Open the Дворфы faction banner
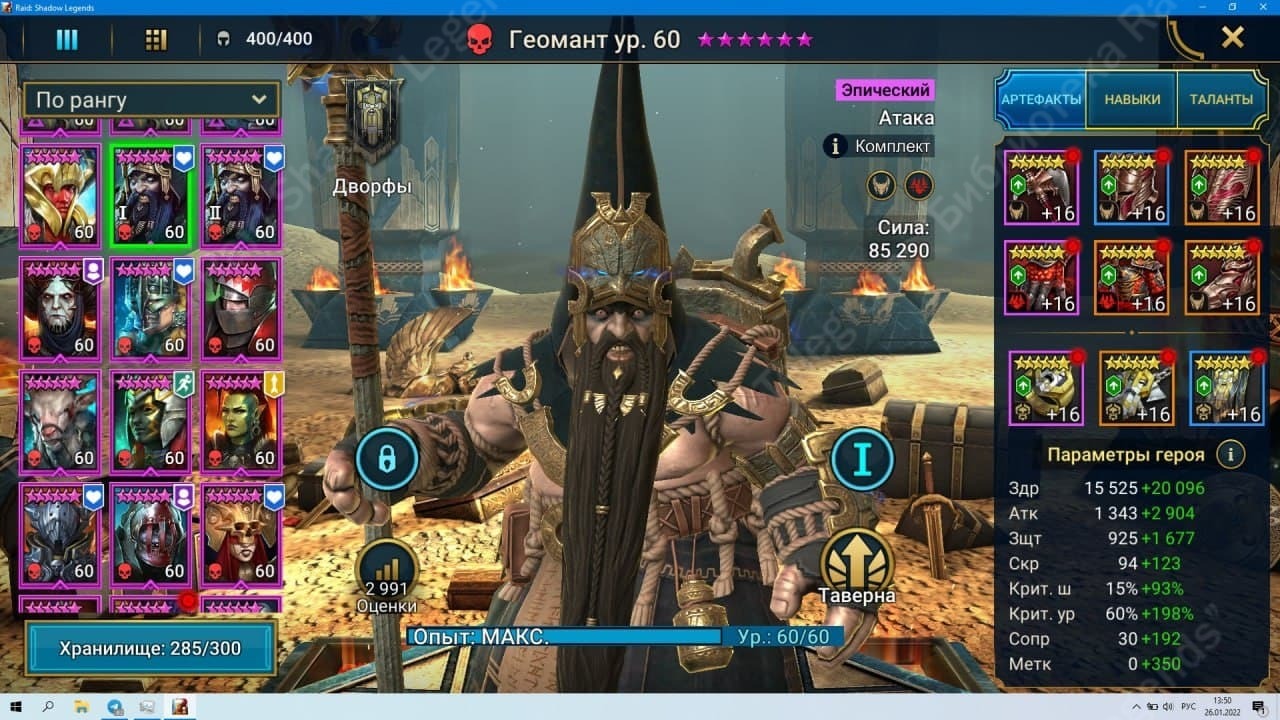 pyautogui.click(x=374, y=120)
